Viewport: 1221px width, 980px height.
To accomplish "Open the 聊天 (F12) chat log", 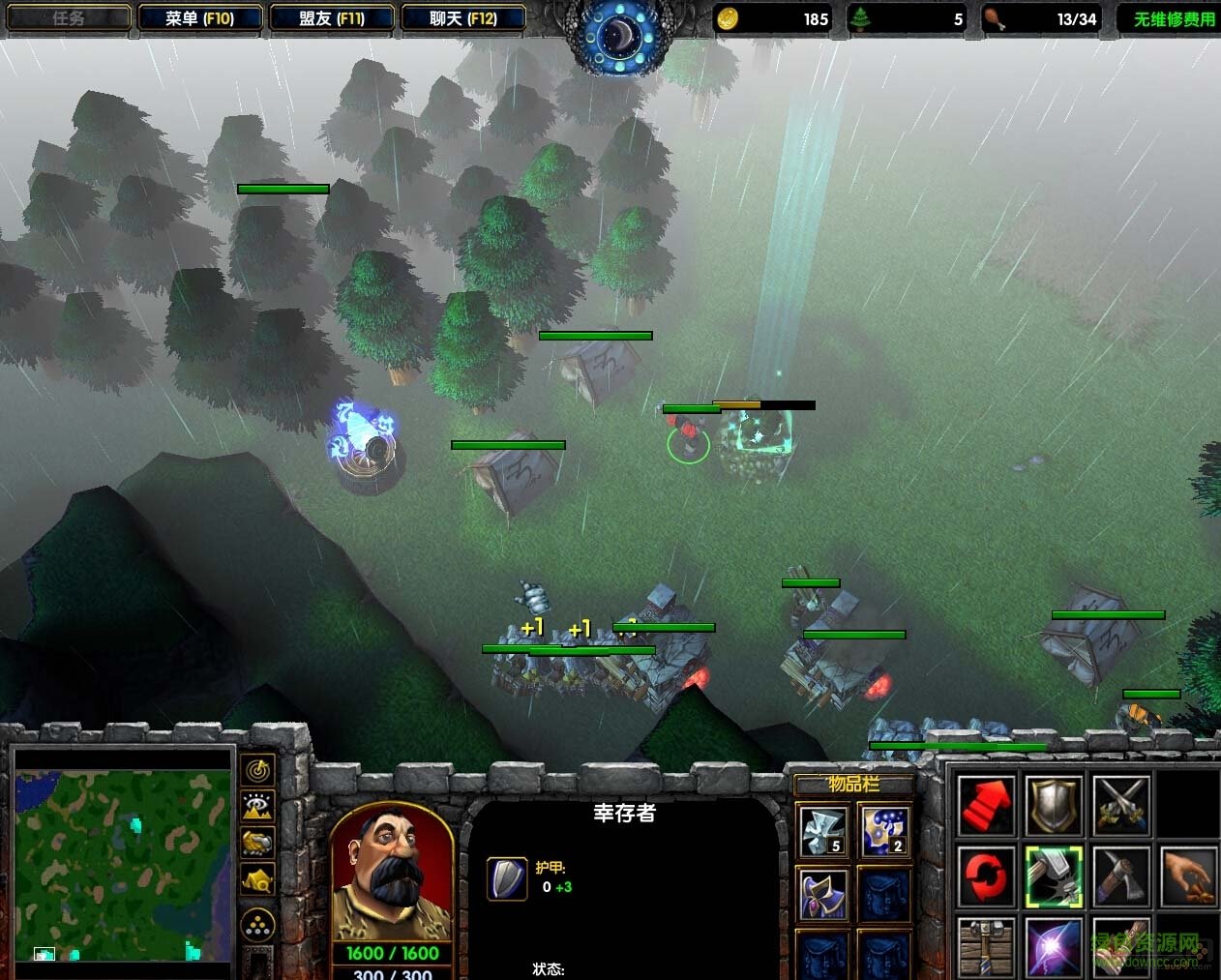I will tap(462, 18).
